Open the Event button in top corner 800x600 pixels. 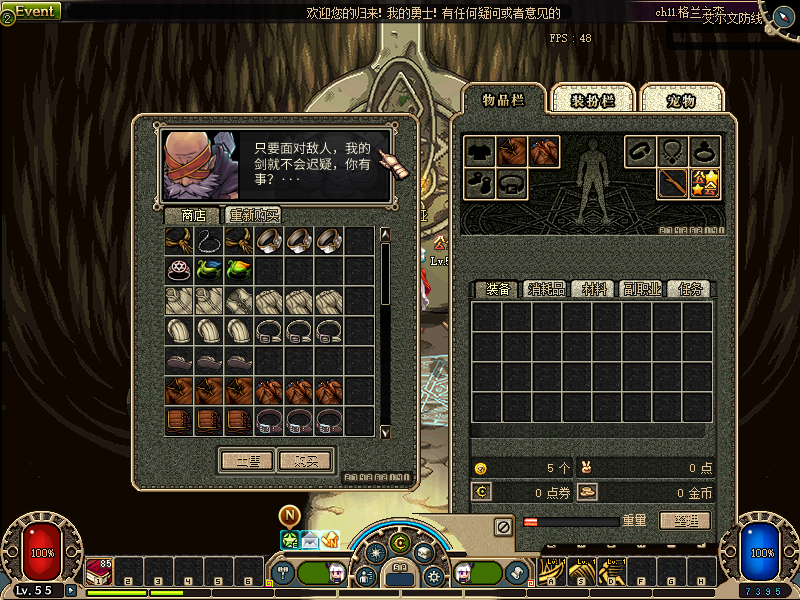tap(33, 11)
